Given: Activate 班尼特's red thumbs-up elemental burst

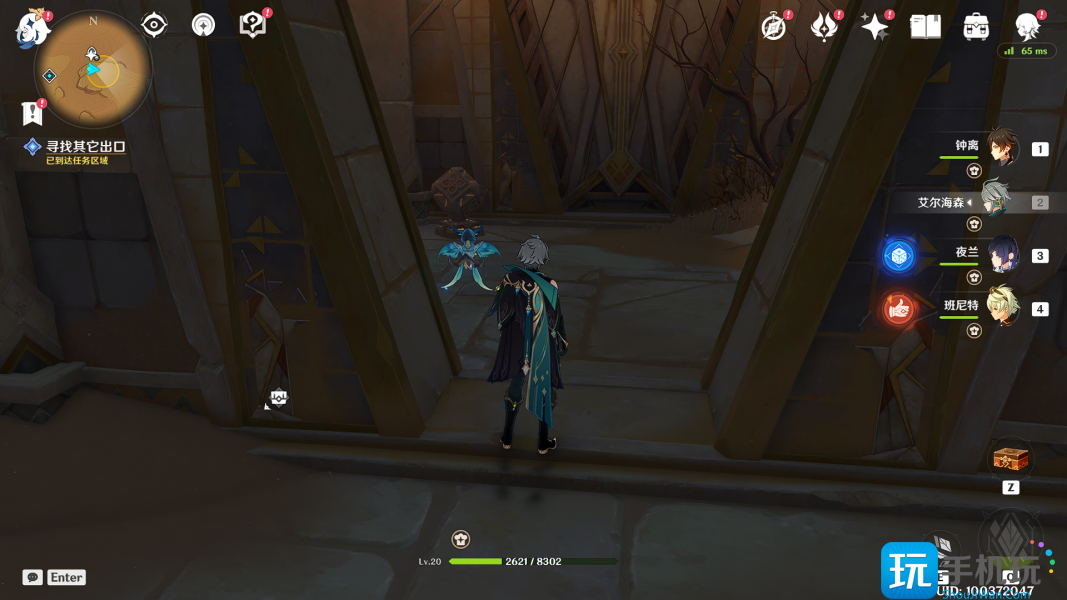Looking at the screenshot, I should 898,310.
